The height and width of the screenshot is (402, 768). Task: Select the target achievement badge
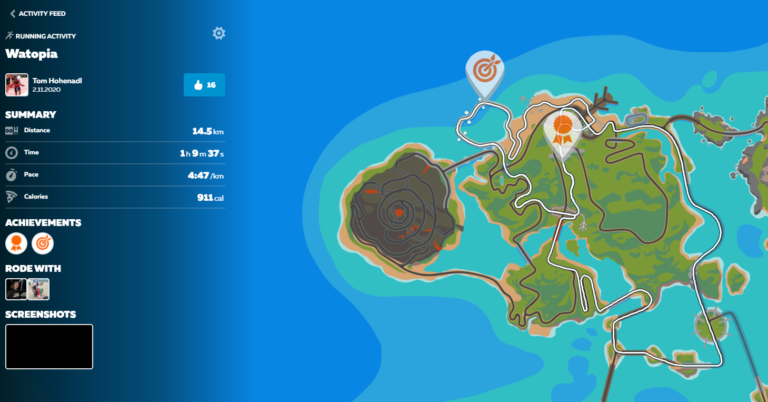tap(43, 242)
